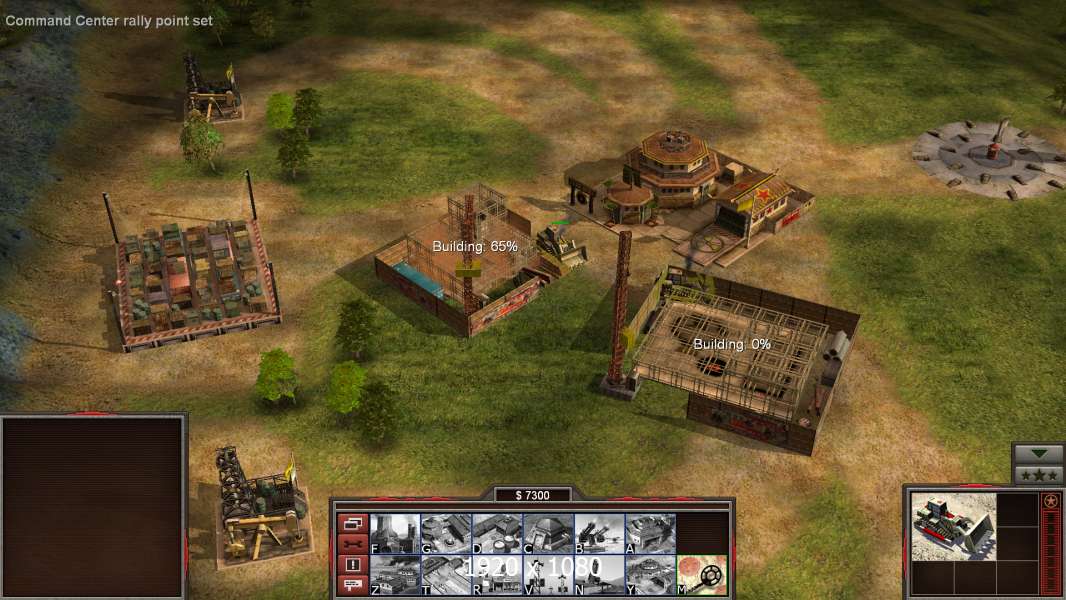Open the three-star Generals Powers button
Viewport: 1066px width, 600px height.
[x=1038, y=474]
